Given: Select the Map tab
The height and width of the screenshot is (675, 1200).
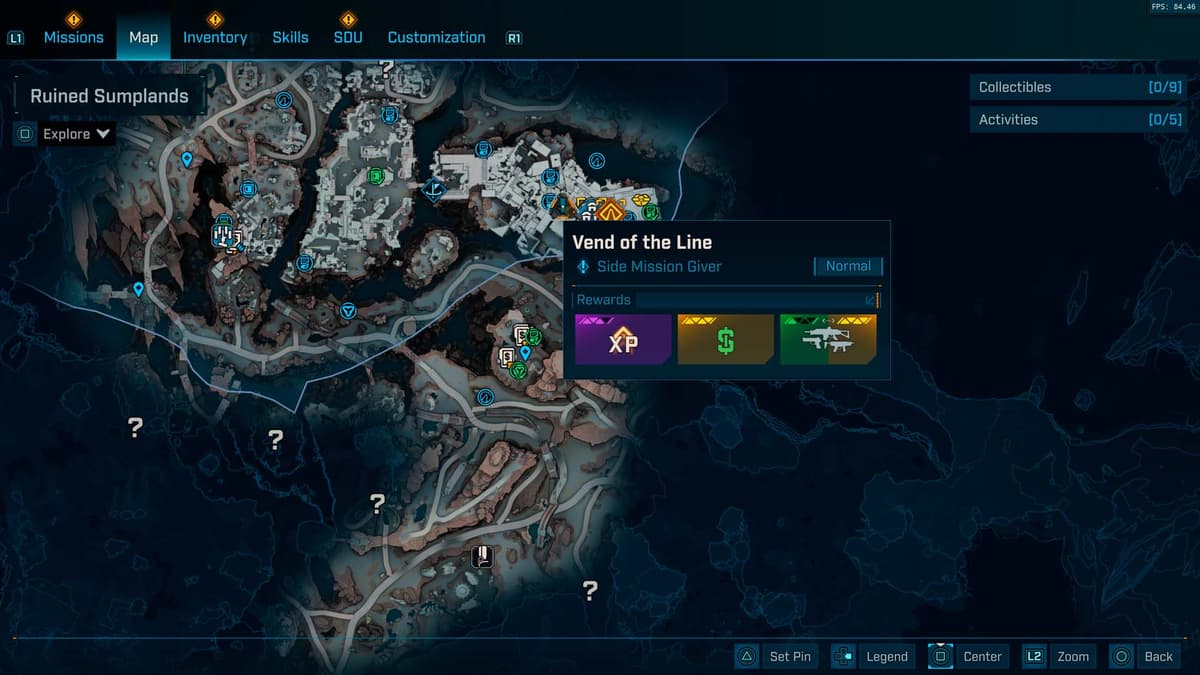Looking at the screenshot, I should [x=143, y=37].
